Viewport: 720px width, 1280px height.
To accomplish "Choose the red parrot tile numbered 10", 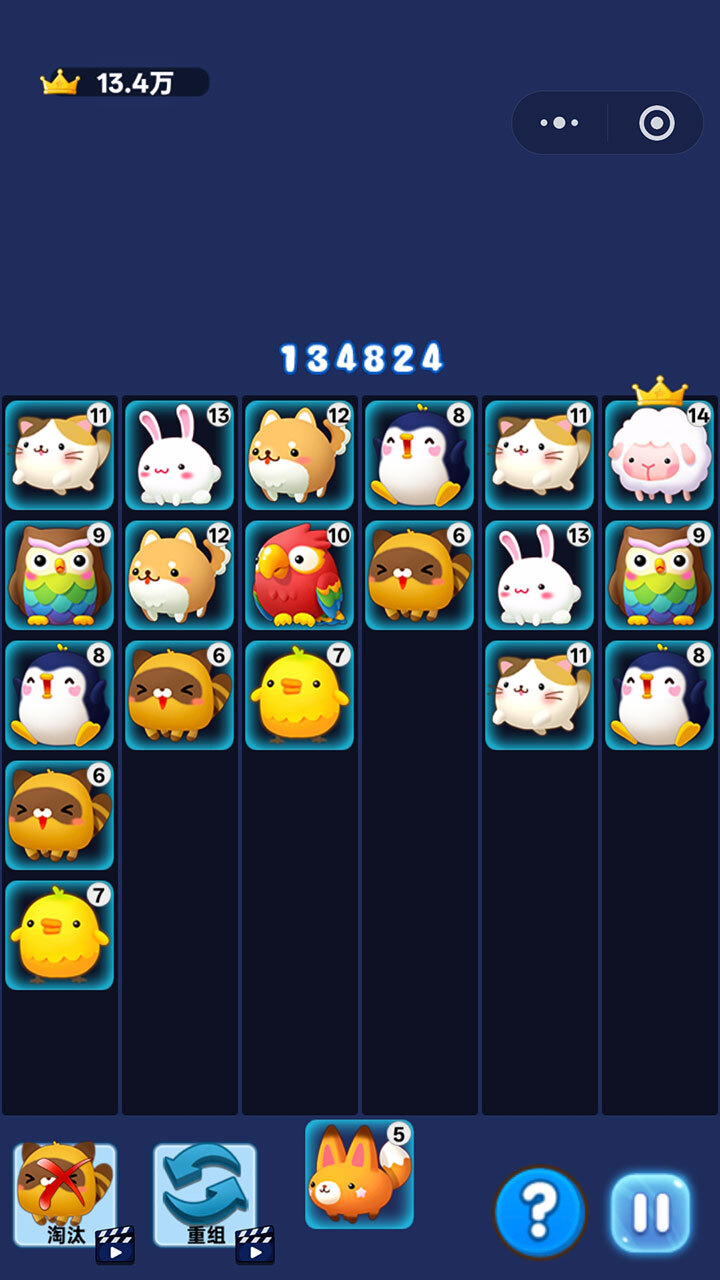I will (299, 576).
